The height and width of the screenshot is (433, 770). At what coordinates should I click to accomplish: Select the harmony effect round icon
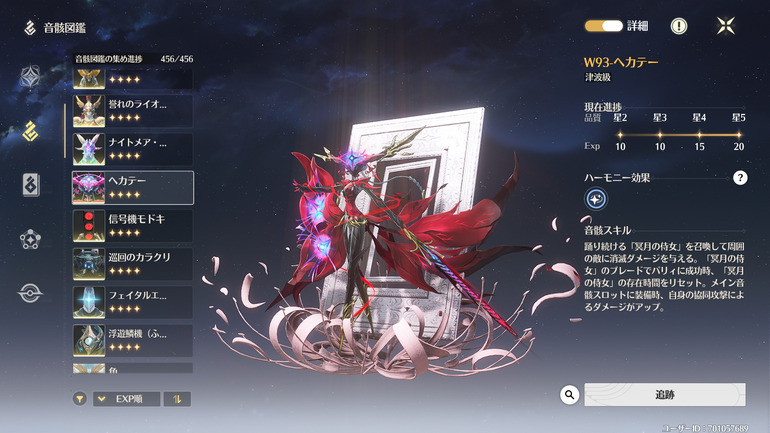pos(595,200)
